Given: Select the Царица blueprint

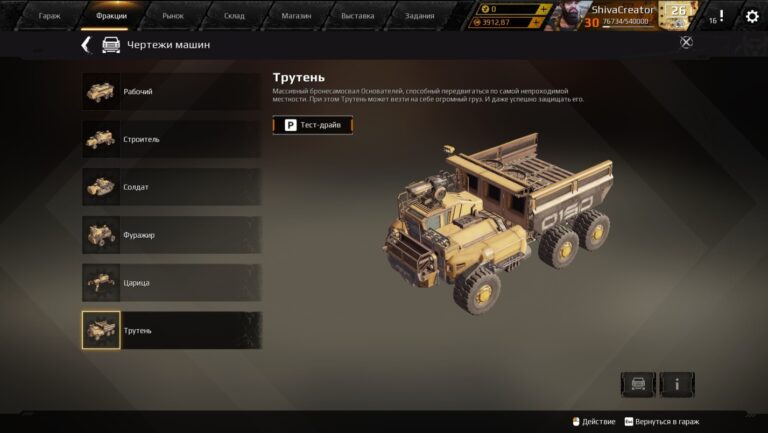Looking at the screenshot, I should tap(171, 282).
